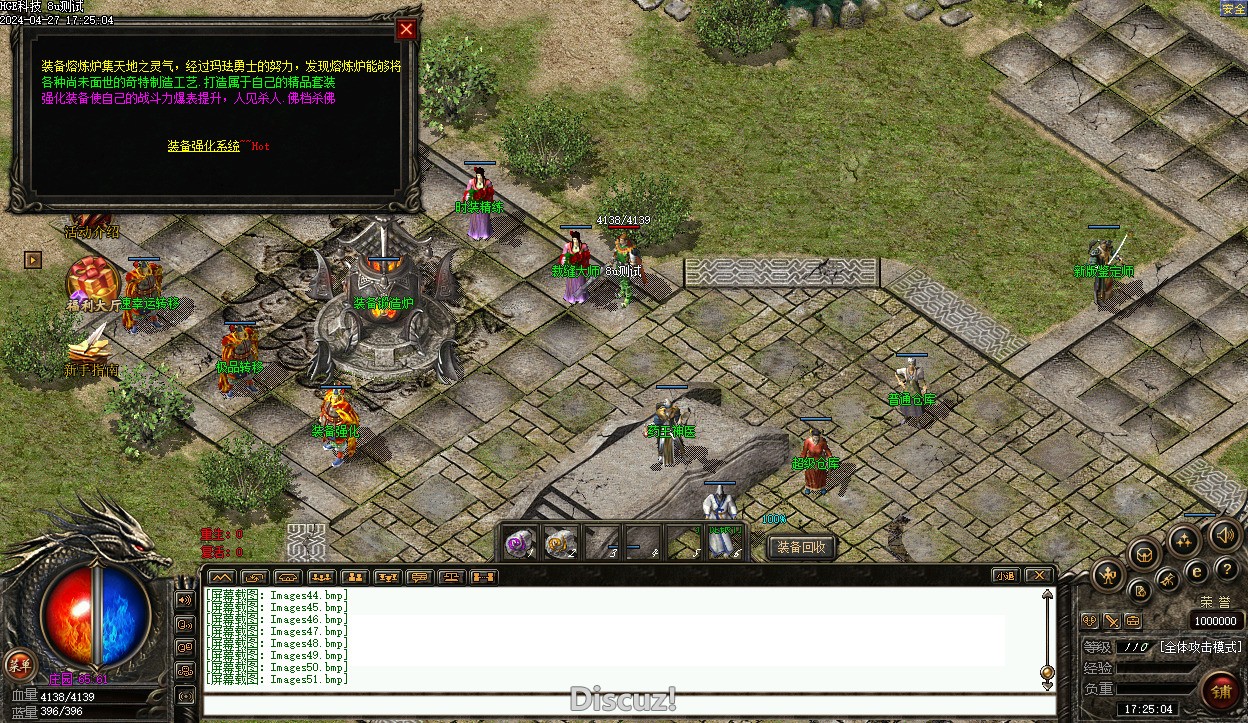Use the golden scroll in hotbar slot 2
1248x723 pixels.
[x=559, y=542]
